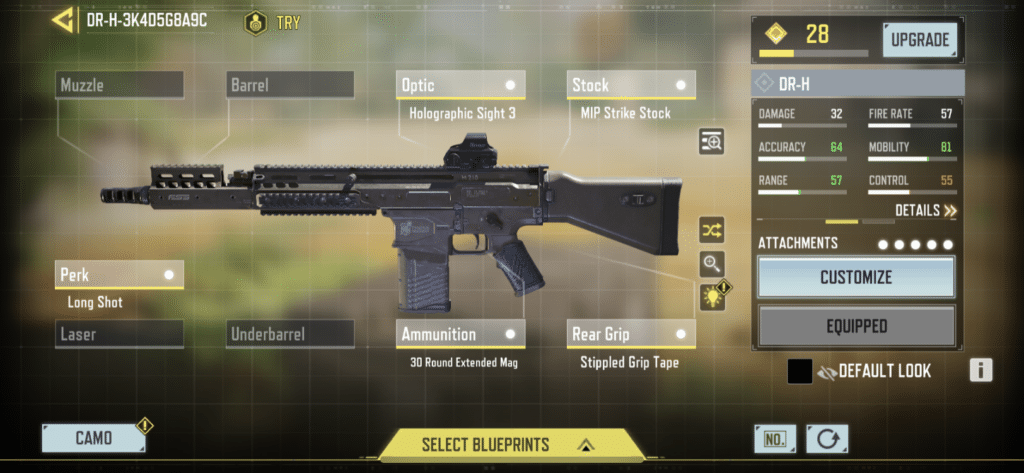The height and width of the screenshot is (473, 1024).
Task: Tap the TRY weapon button
Action: [271, 22]
